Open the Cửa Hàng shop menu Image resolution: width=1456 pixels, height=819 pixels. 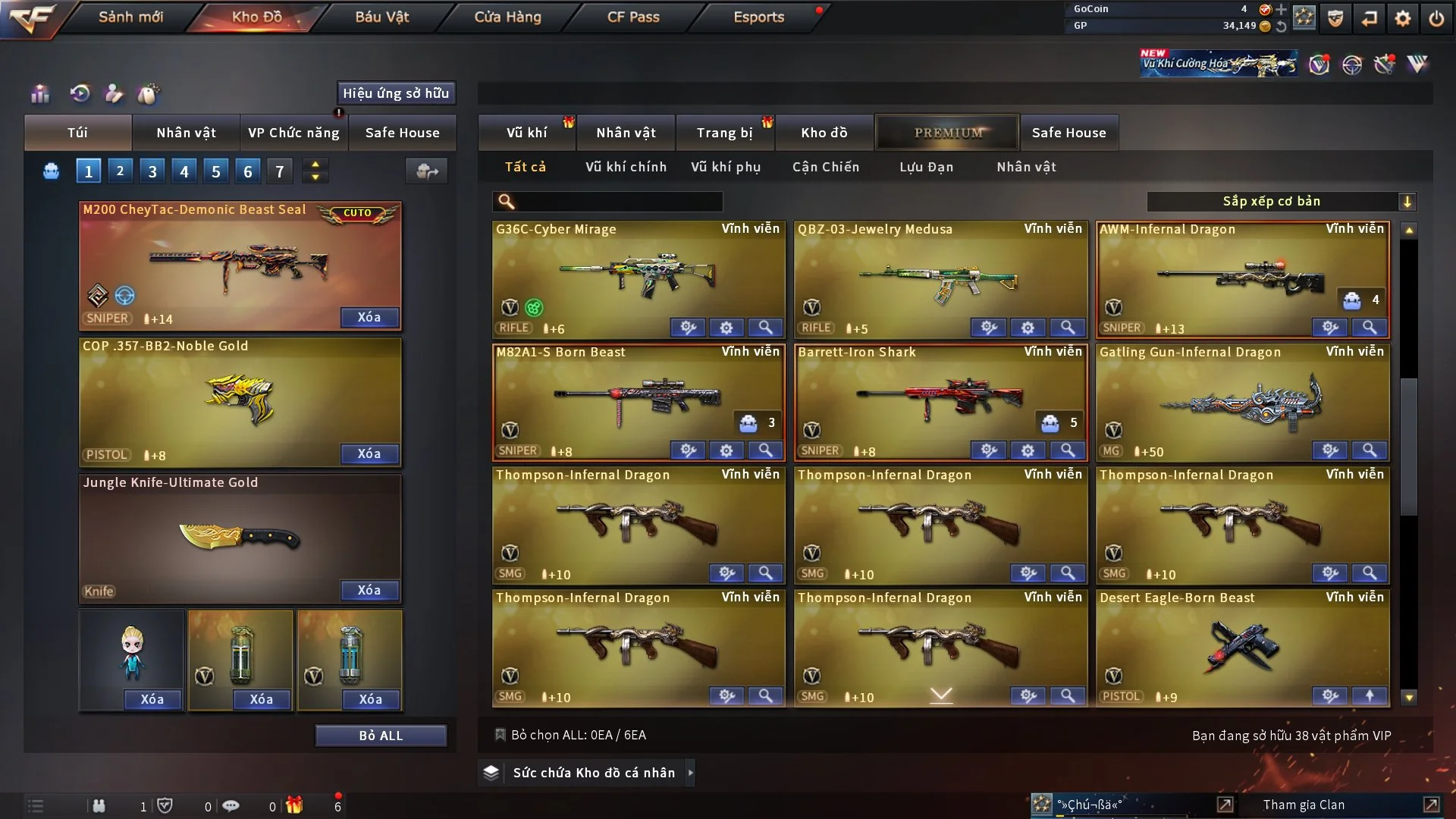click(x=507, y=17)
